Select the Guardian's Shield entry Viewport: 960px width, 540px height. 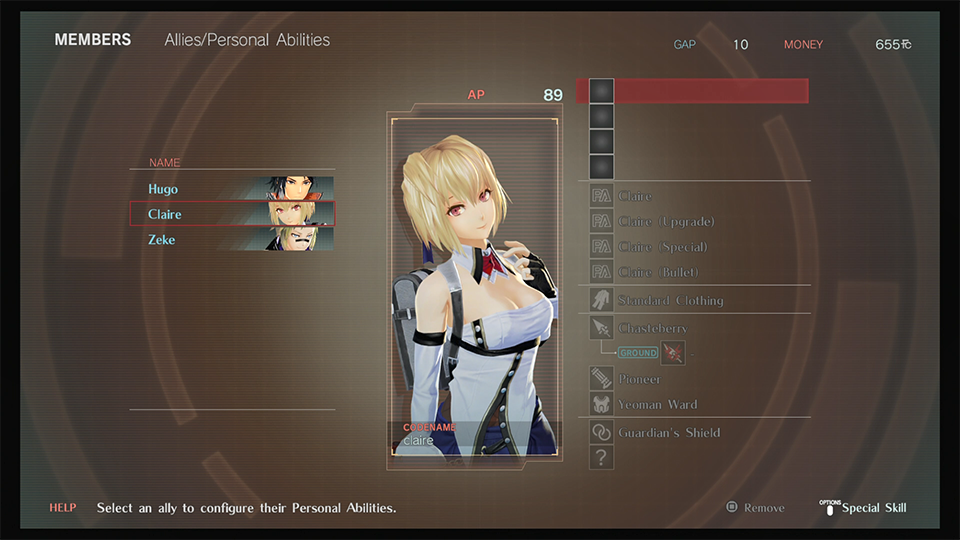[x=669, y=433]
